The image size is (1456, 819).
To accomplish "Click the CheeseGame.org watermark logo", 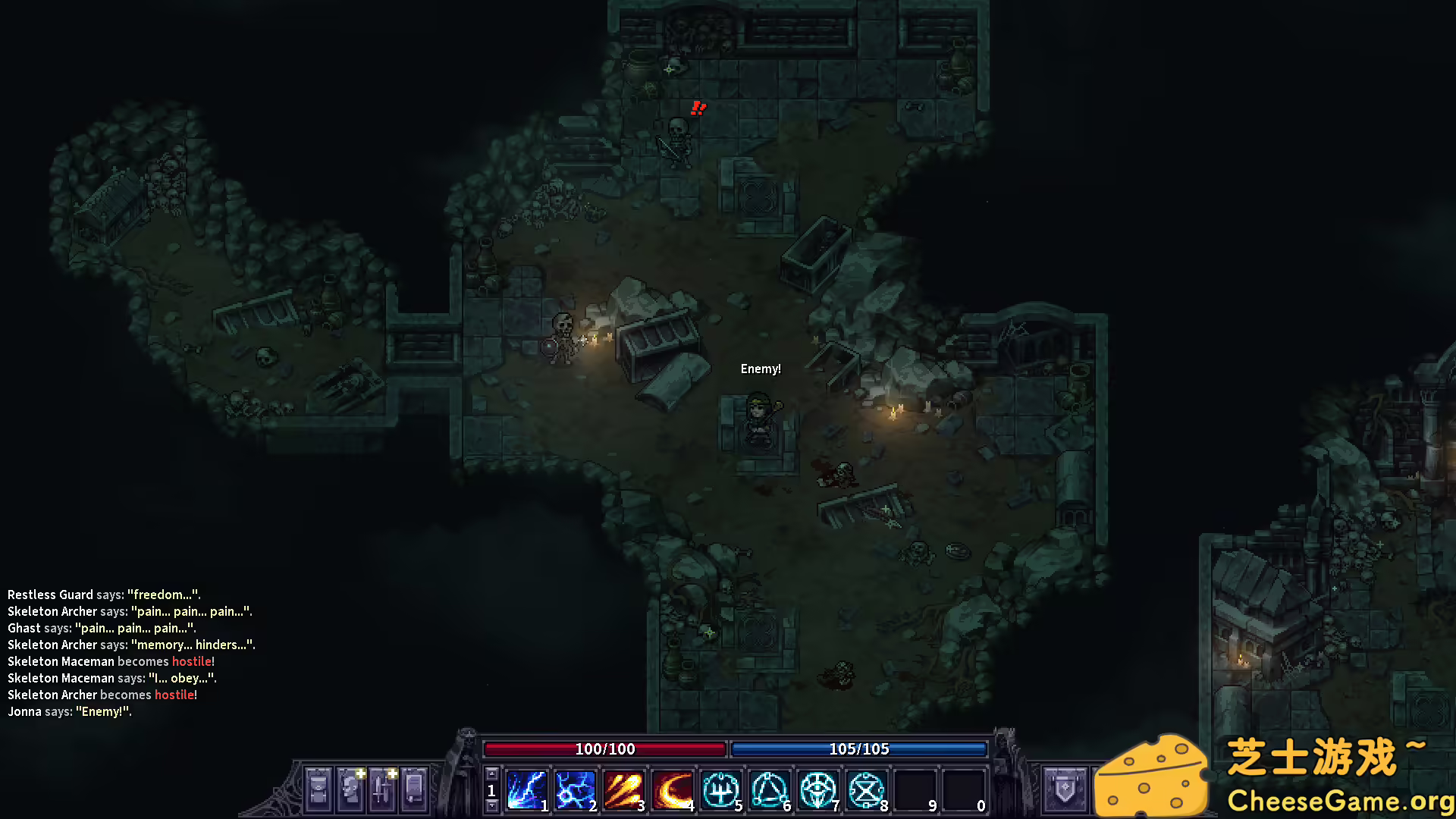I will click(x=1274, y=775).
